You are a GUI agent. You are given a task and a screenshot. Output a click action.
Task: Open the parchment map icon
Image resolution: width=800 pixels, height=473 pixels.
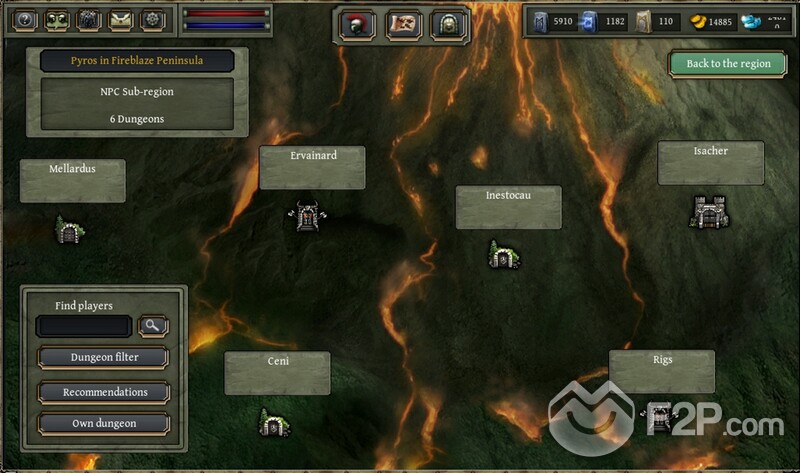point(403,24)
